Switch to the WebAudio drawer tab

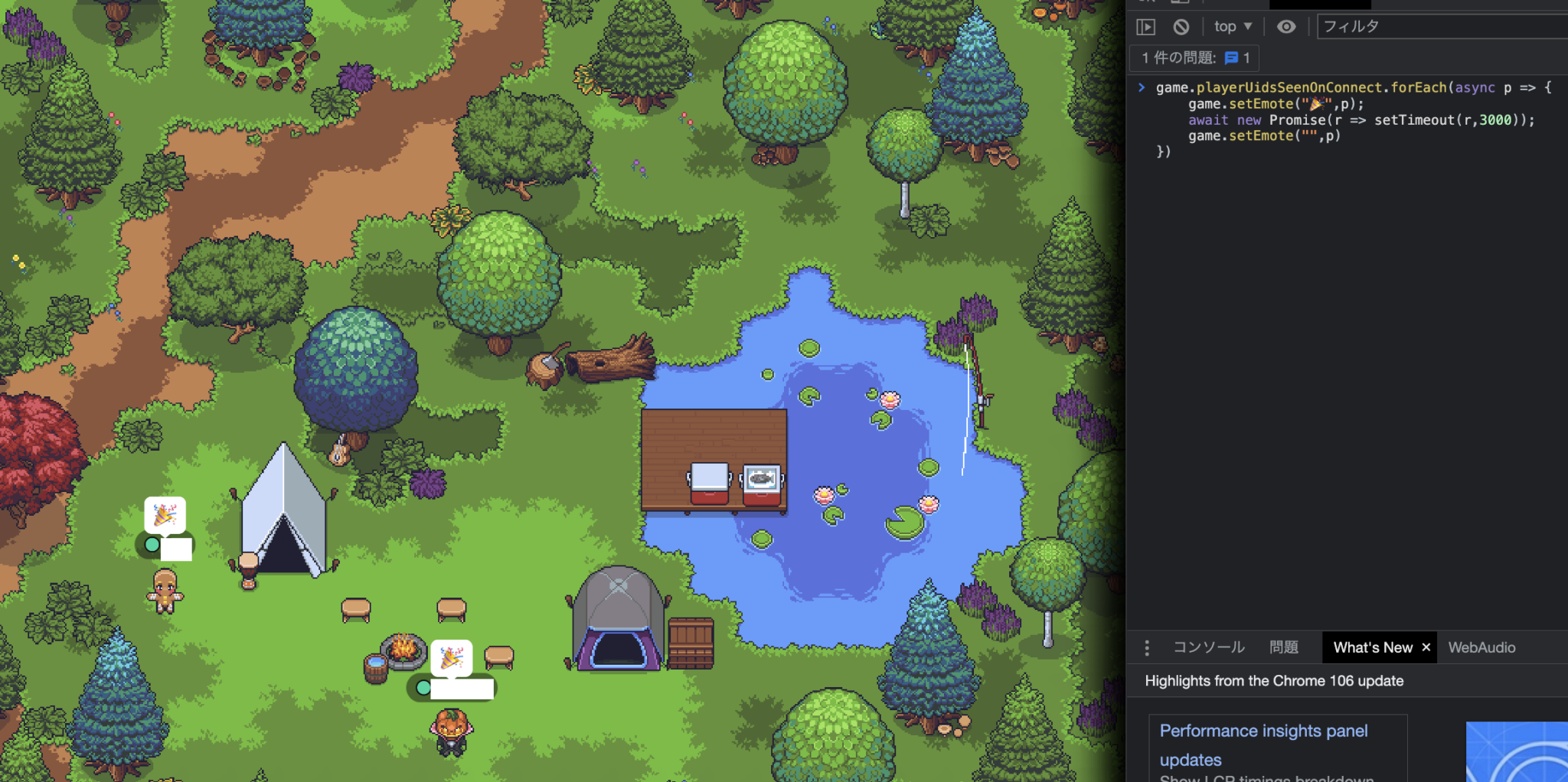tap(1481, 647)
